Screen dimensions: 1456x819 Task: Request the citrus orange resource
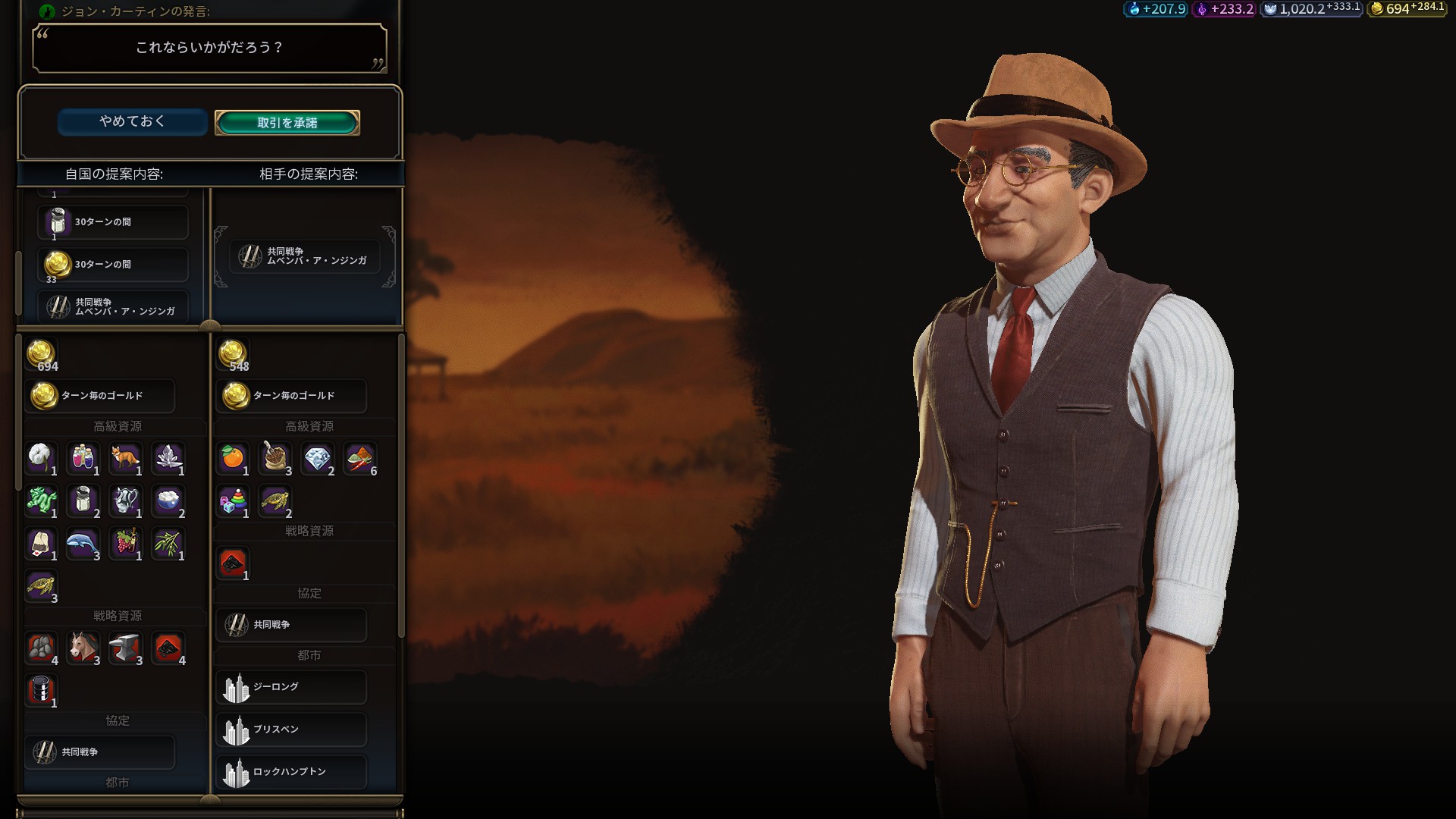(x=233, y=458)
